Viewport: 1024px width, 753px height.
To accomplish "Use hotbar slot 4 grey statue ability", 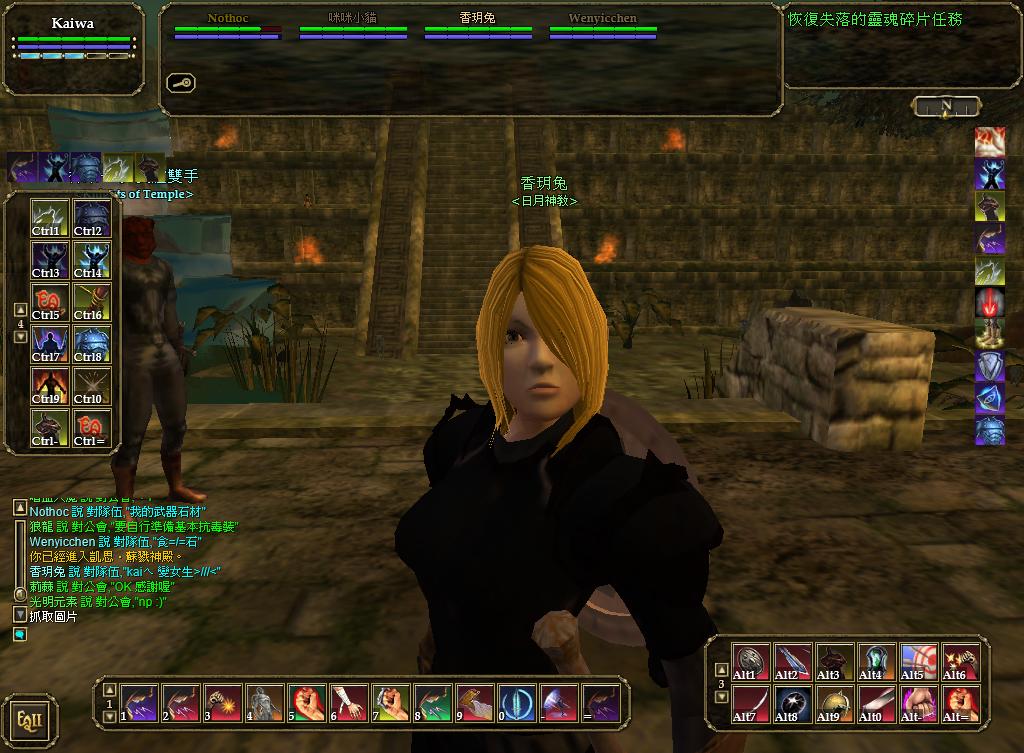I will (265, 703).
